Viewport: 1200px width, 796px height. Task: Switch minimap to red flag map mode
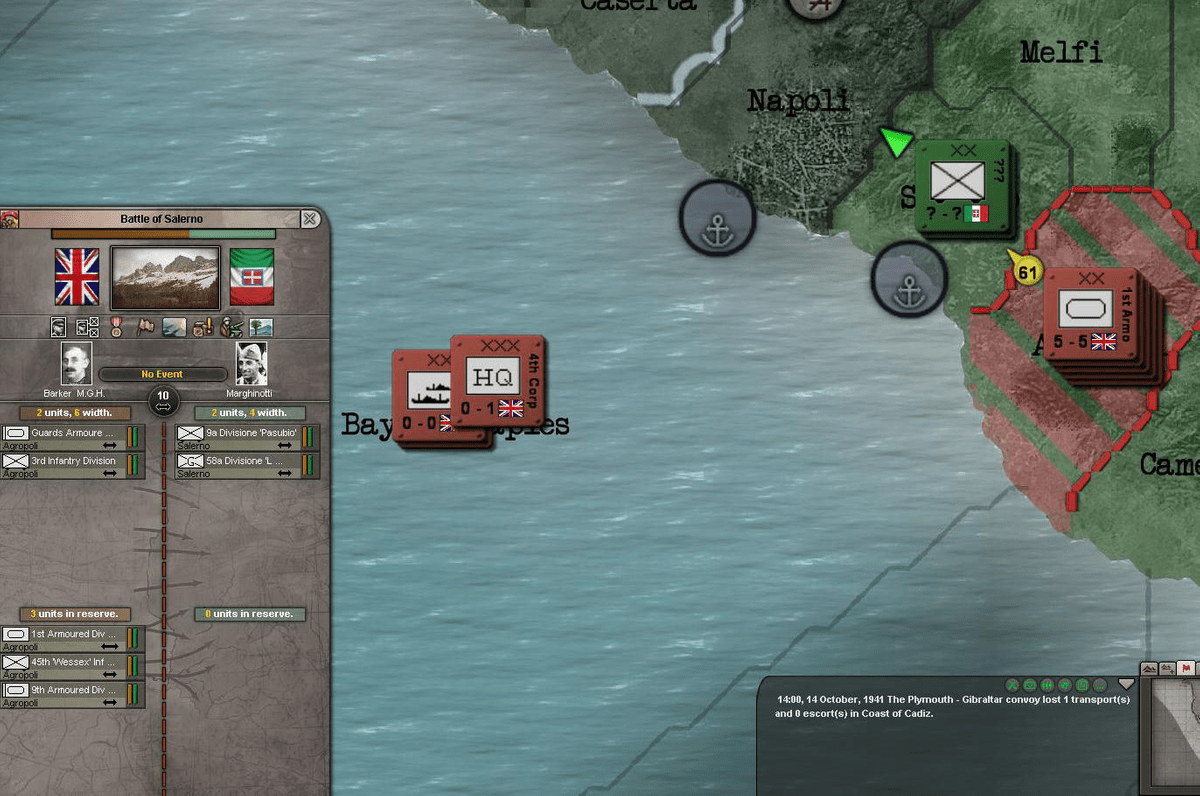tap(1186, 668)
